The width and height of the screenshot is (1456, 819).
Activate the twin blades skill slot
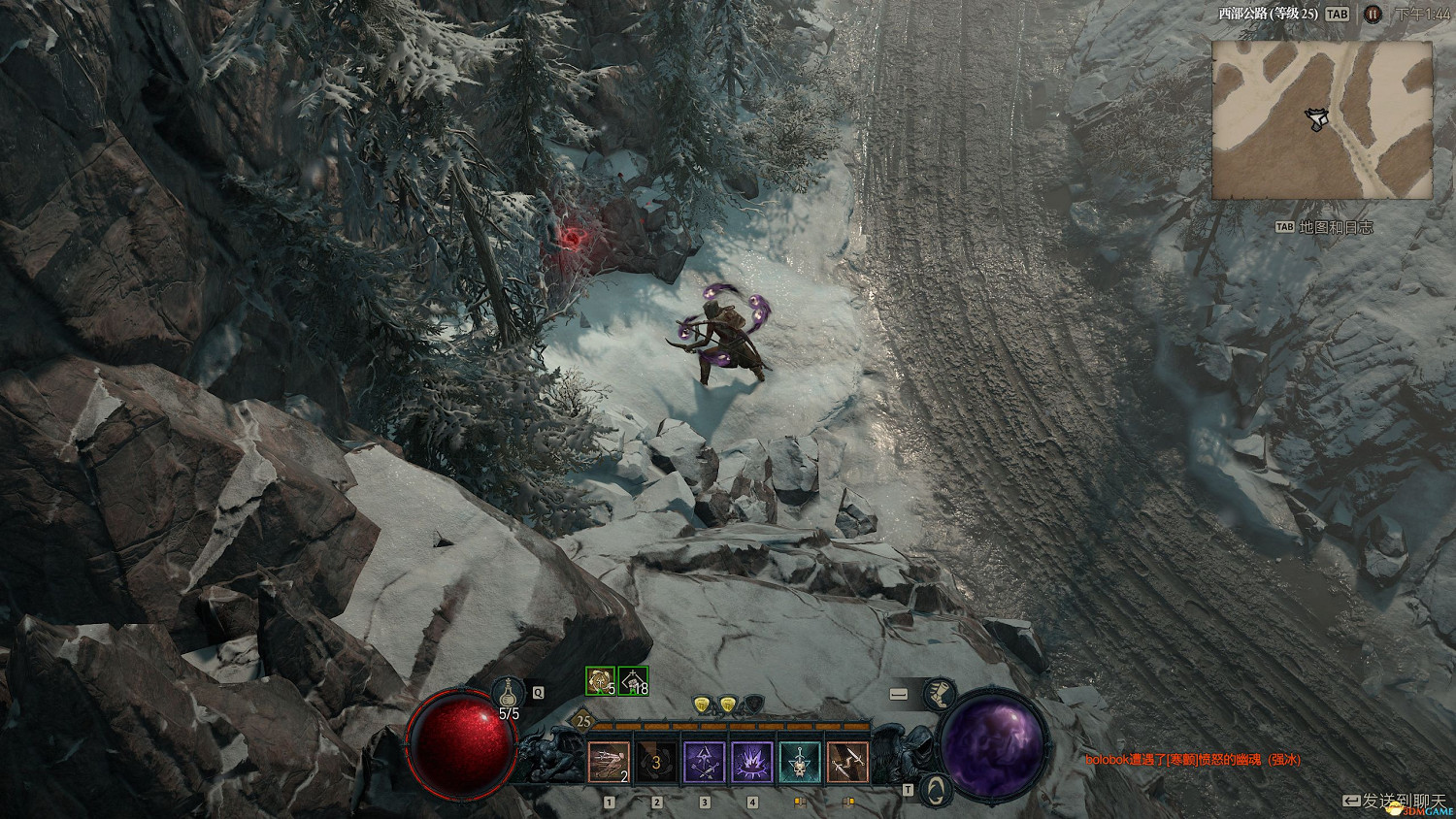846,762
